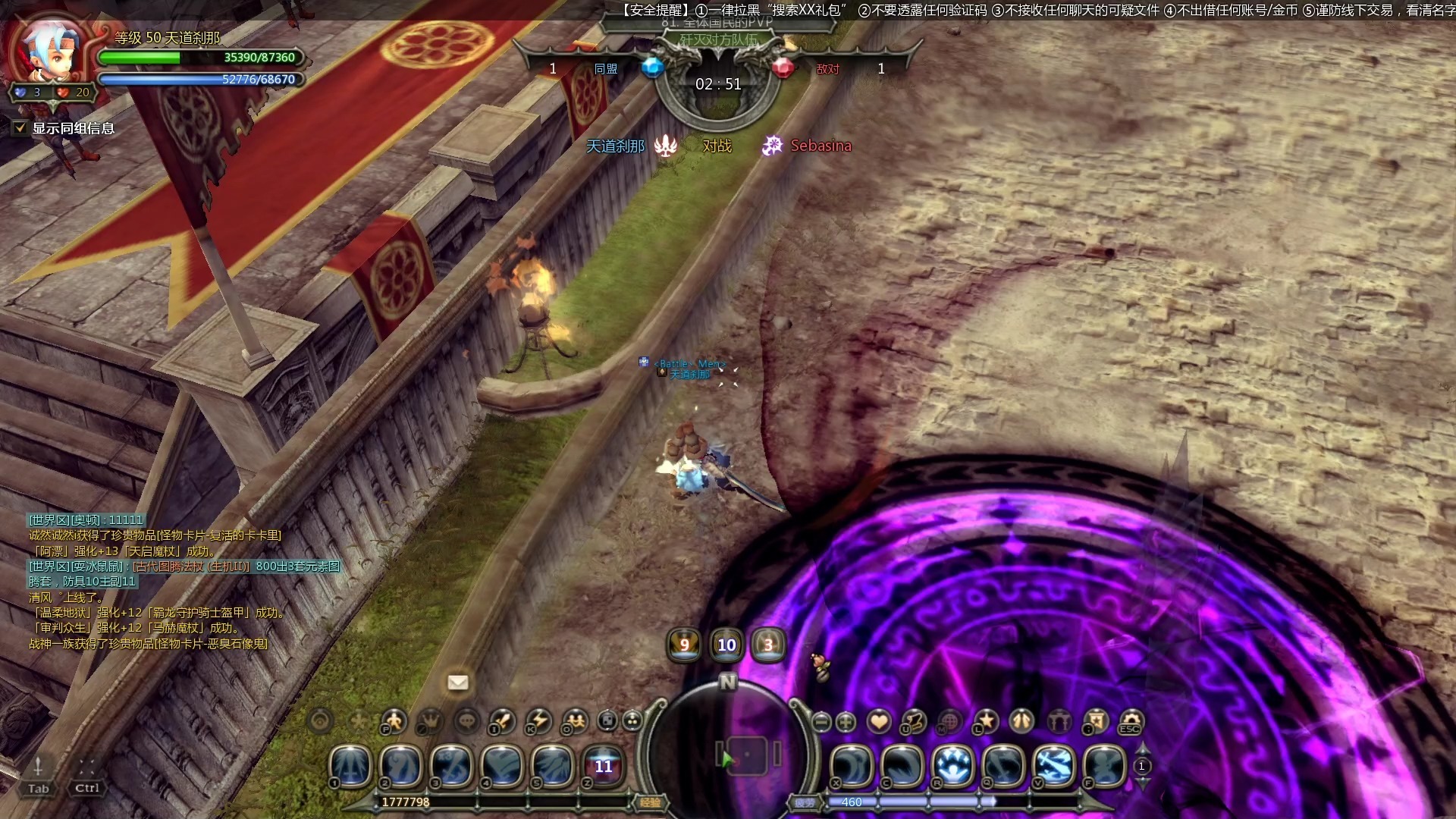Open the sword inventory menu icon
The height and width of the screenshot is (819, 1456).
tap(503, 721)
